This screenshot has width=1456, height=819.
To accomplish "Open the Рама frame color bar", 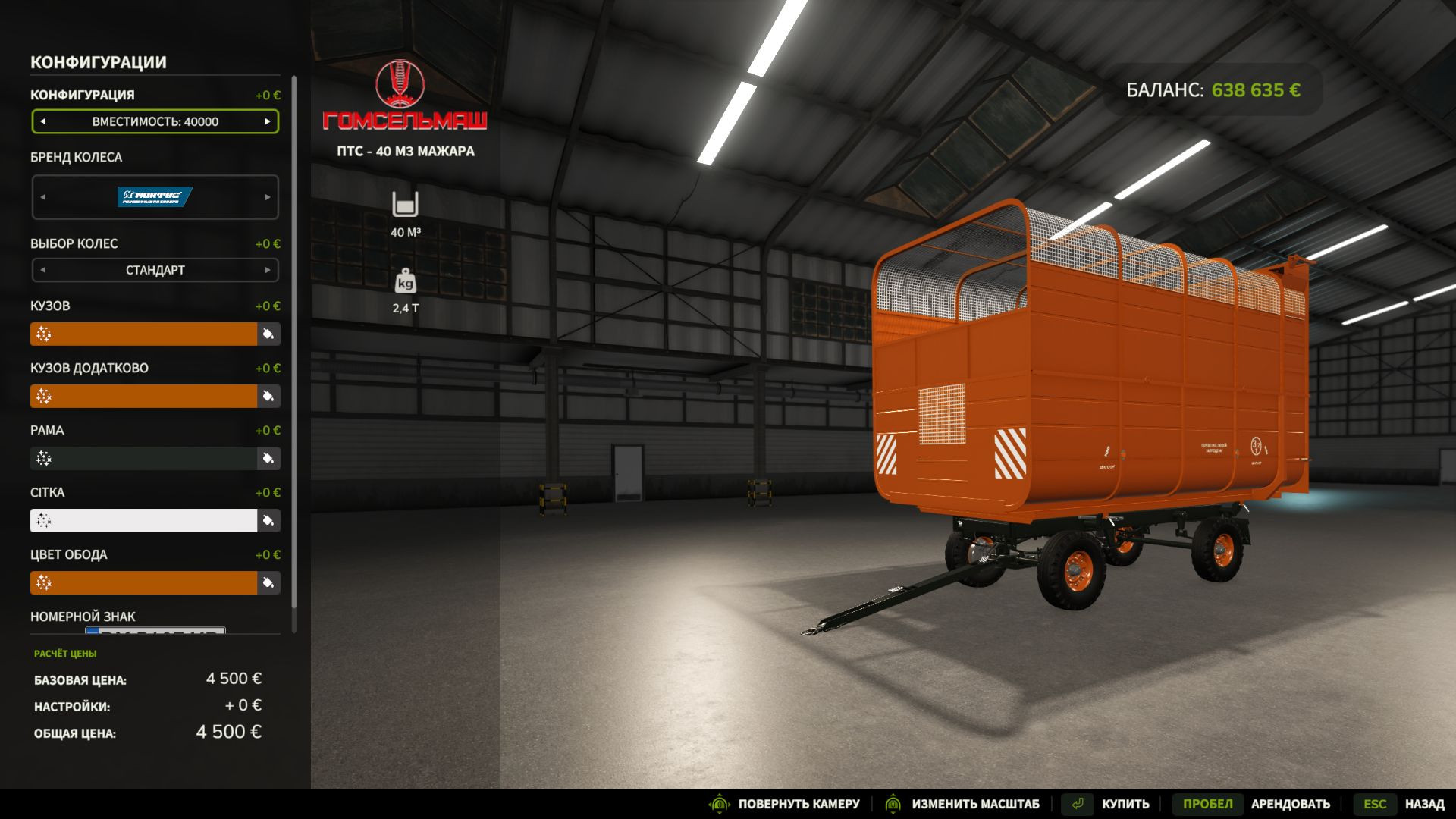I will point(144,458).
